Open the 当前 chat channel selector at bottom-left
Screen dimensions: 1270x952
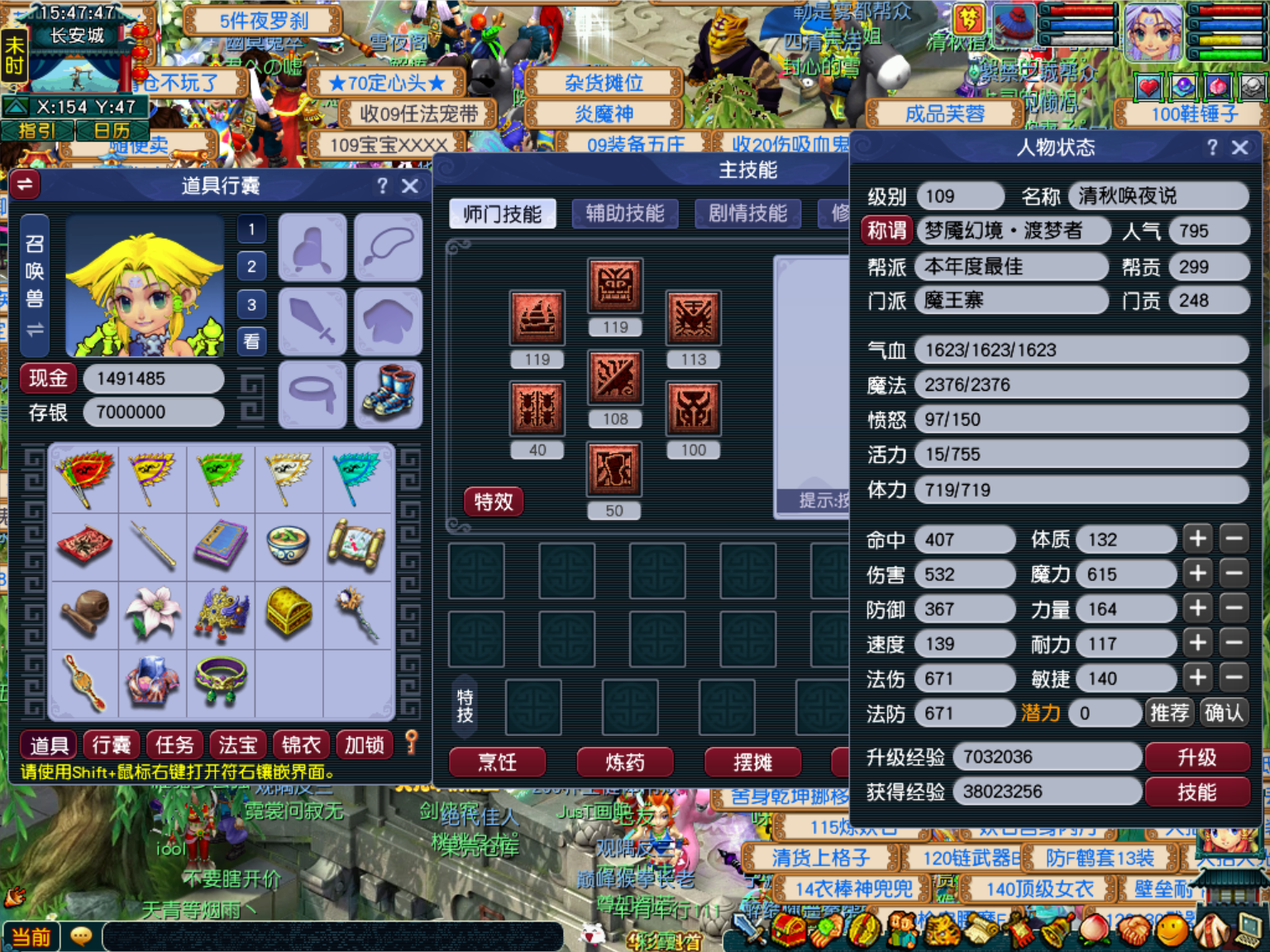click(31, 936)
